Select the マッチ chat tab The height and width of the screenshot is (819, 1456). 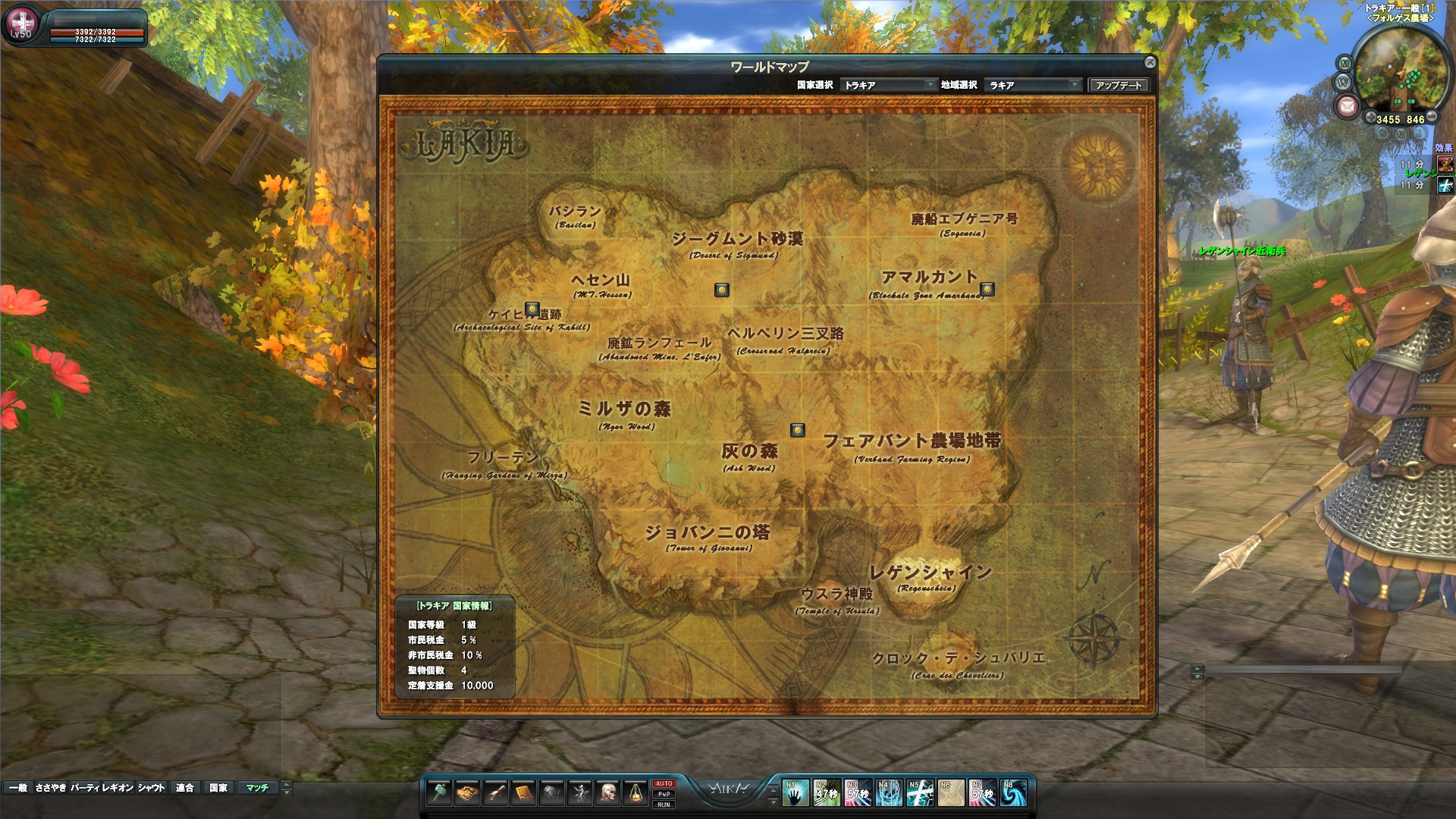(257, 788)
